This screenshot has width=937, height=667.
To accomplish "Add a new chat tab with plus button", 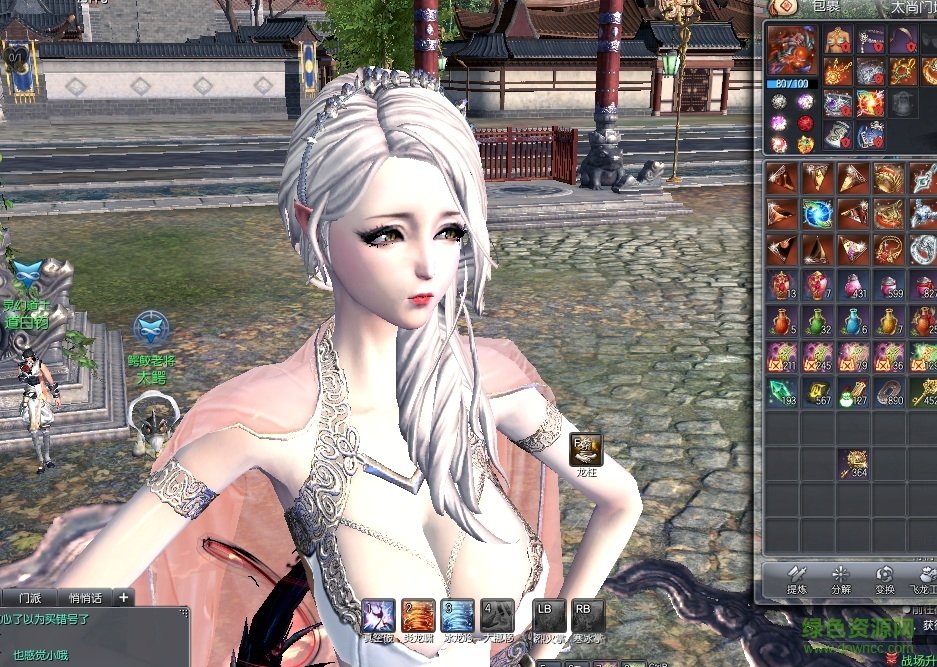I will pyautogui.click(x=123, y=597).
